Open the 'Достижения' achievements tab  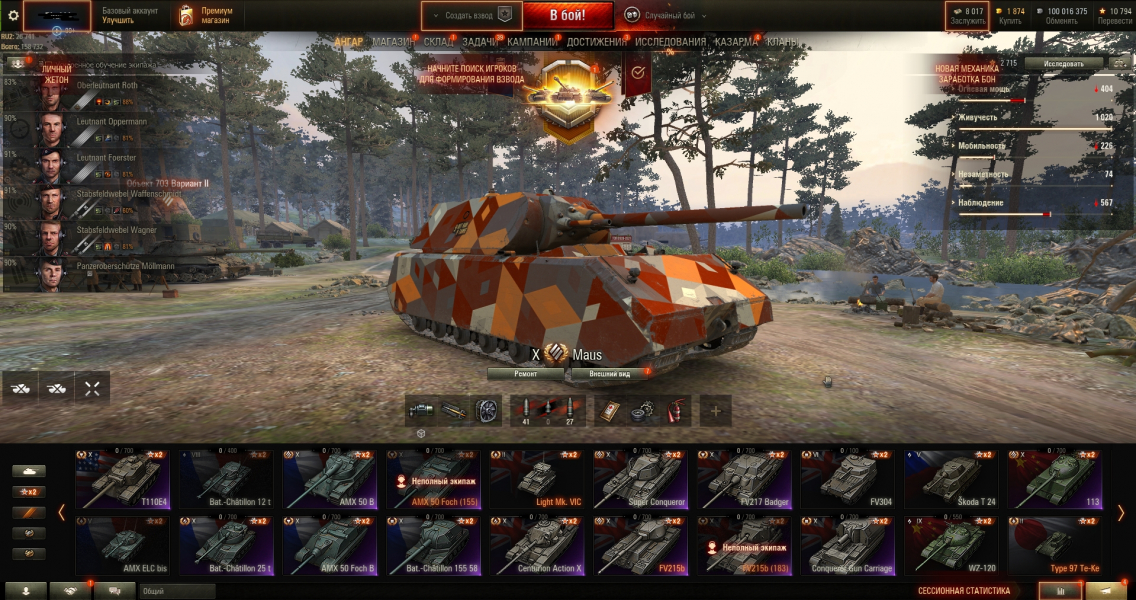click(595, 42)
